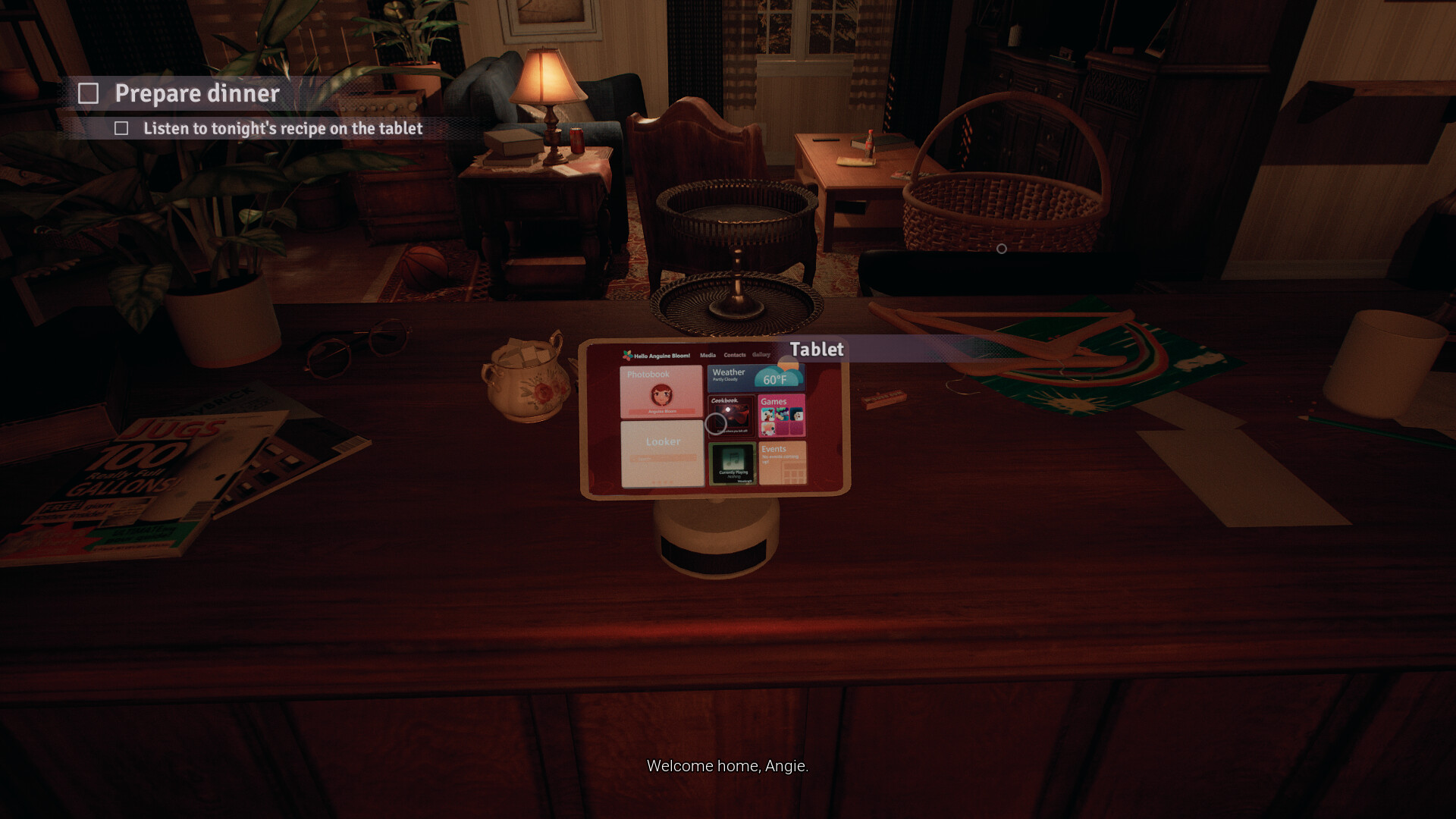This screenshot has width=1456, height=819.
Task: Click Anguine Bloom's avatar in the Photobook tile
Action: pos(661,395)
